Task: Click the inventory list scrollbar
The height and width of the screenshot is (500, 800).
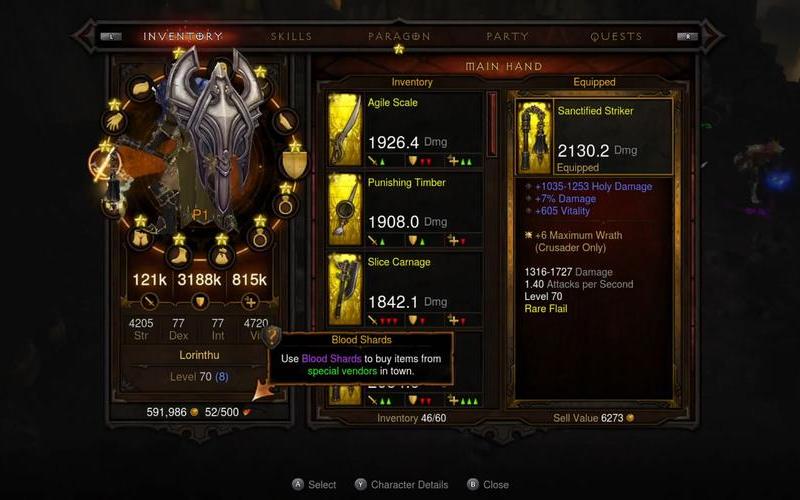Action: [491, 126]
